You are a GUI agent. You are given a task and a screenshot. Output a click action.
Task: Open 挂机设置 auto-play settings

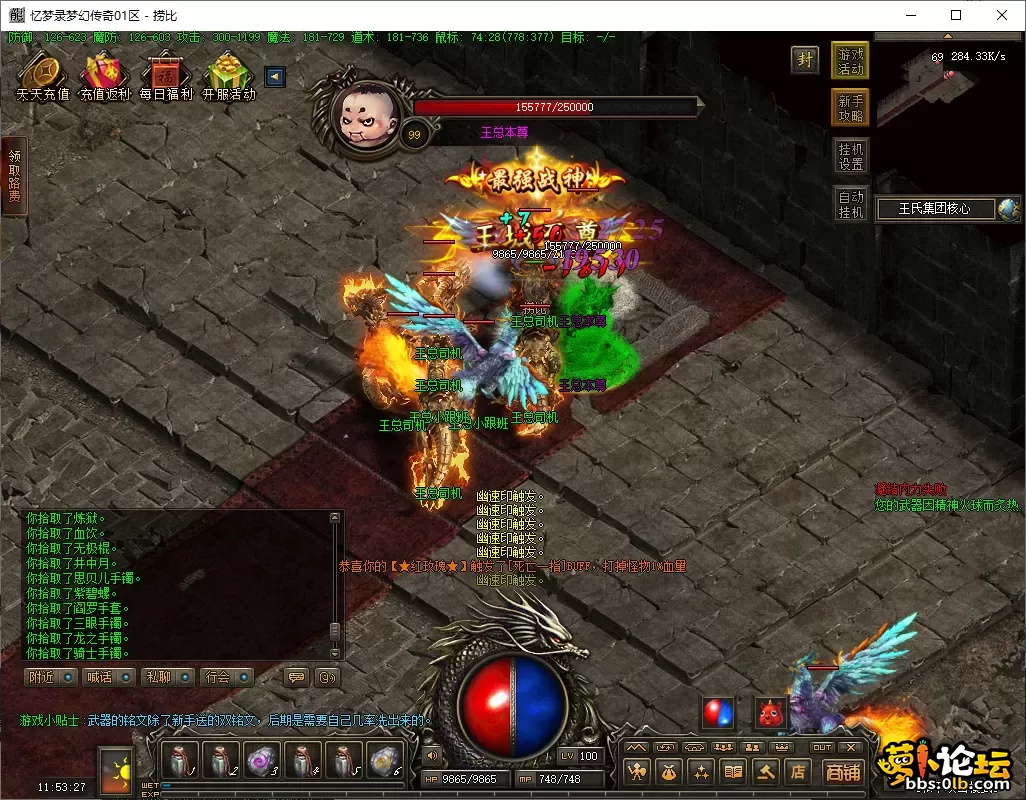[x=851, y=156]
